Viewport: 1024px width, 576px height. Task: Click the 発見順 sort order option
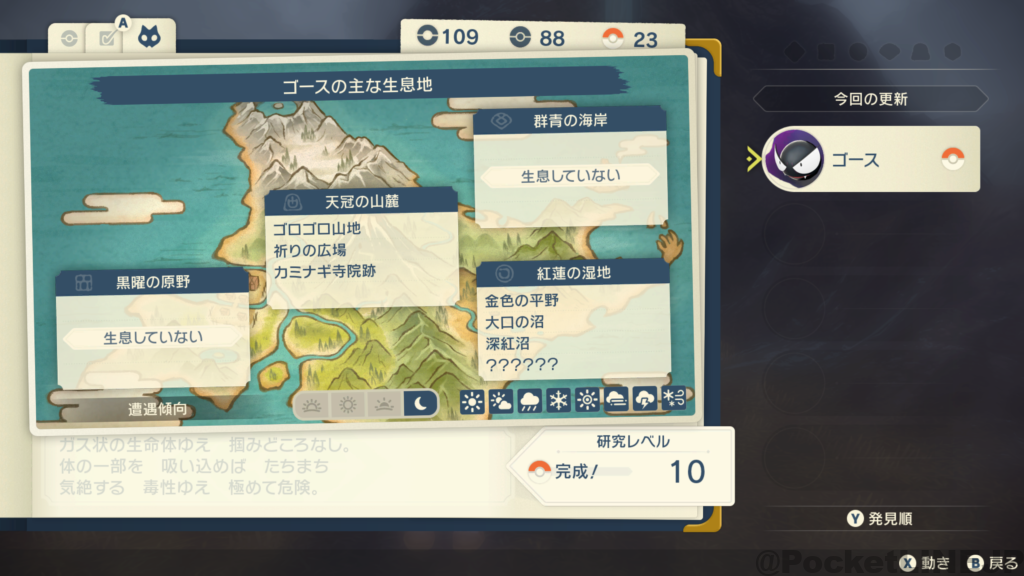[x=880, y=518]
